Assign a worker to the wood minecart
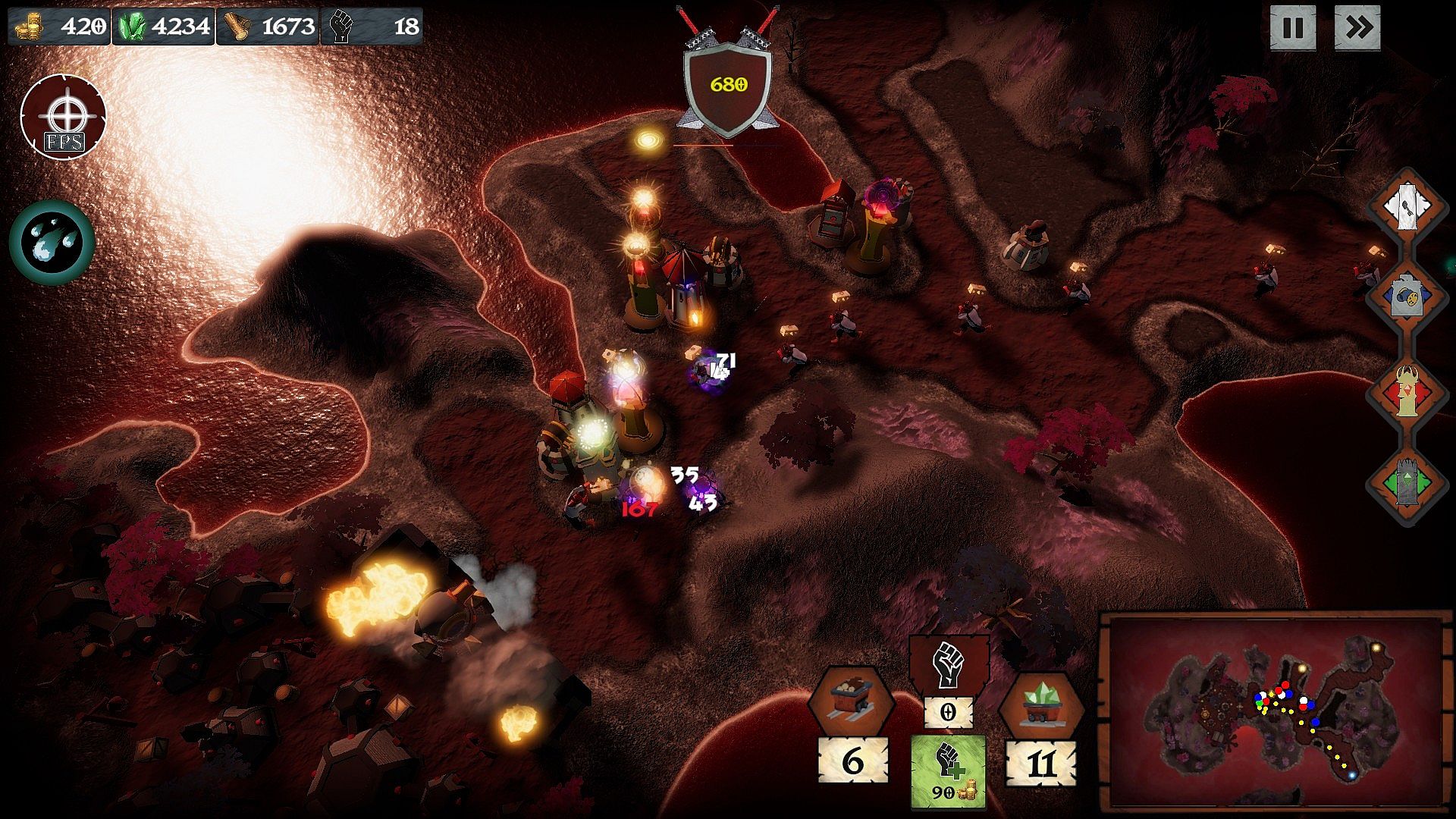1456x819 pixels. pos(851,701)
